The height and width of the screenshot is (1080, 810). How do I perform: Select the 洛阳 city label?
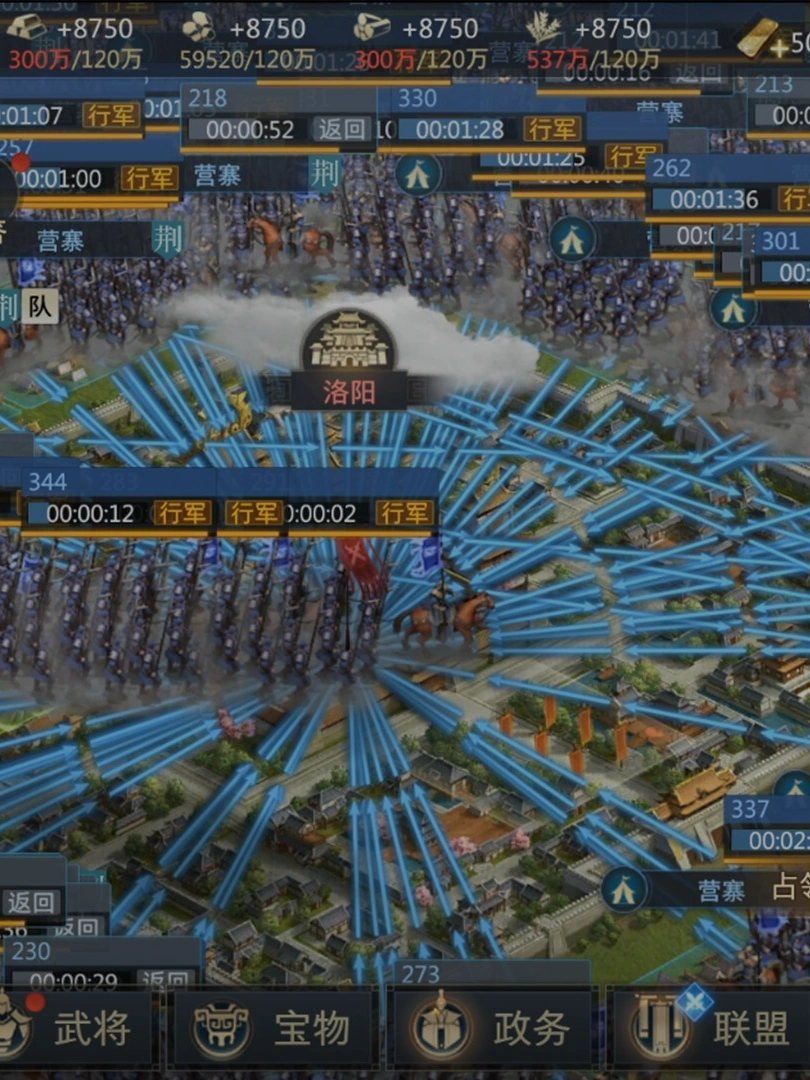tap(349, 390)
